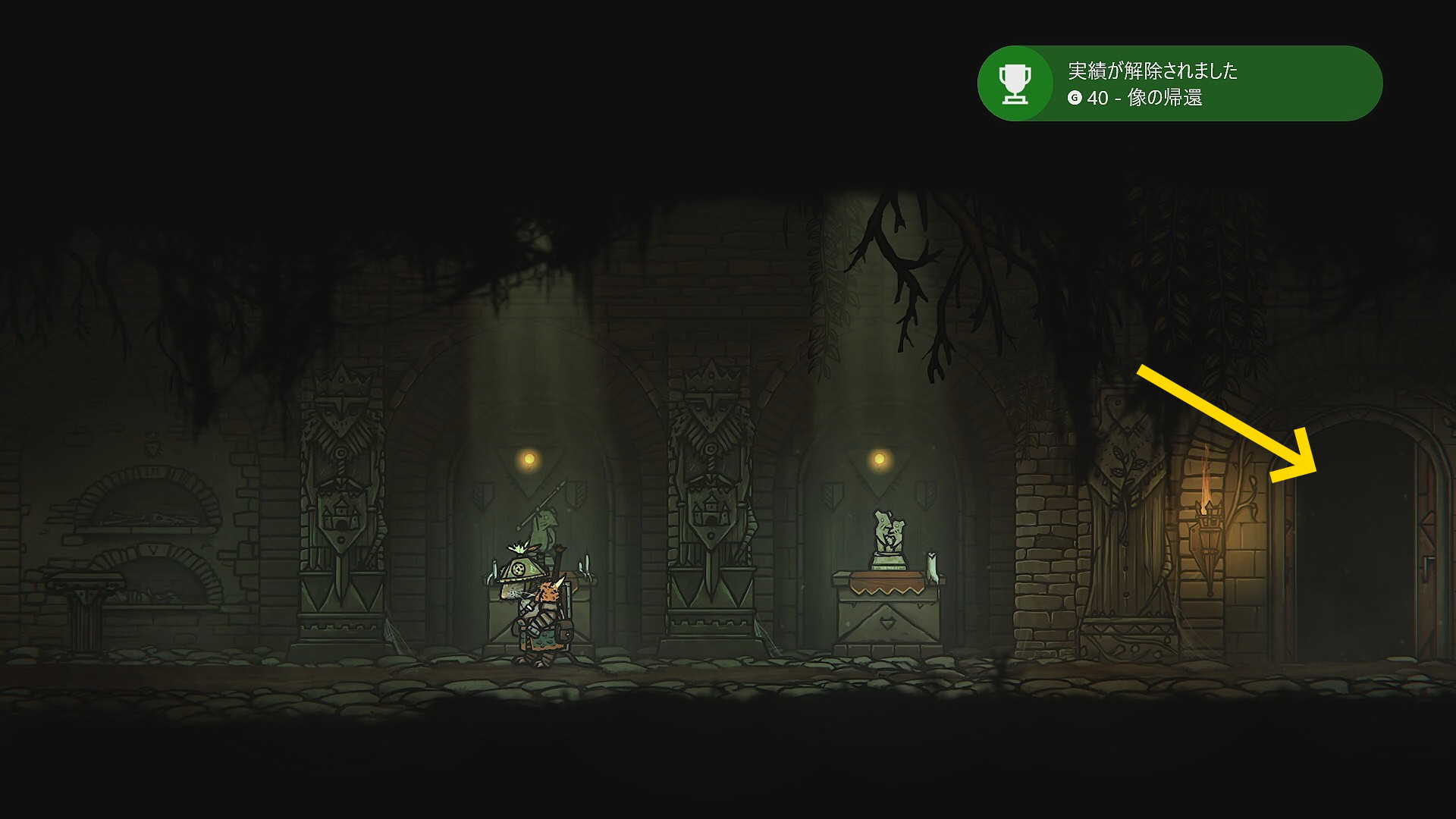Open the Xbox achievement unlocked notification

(1179, 83)
